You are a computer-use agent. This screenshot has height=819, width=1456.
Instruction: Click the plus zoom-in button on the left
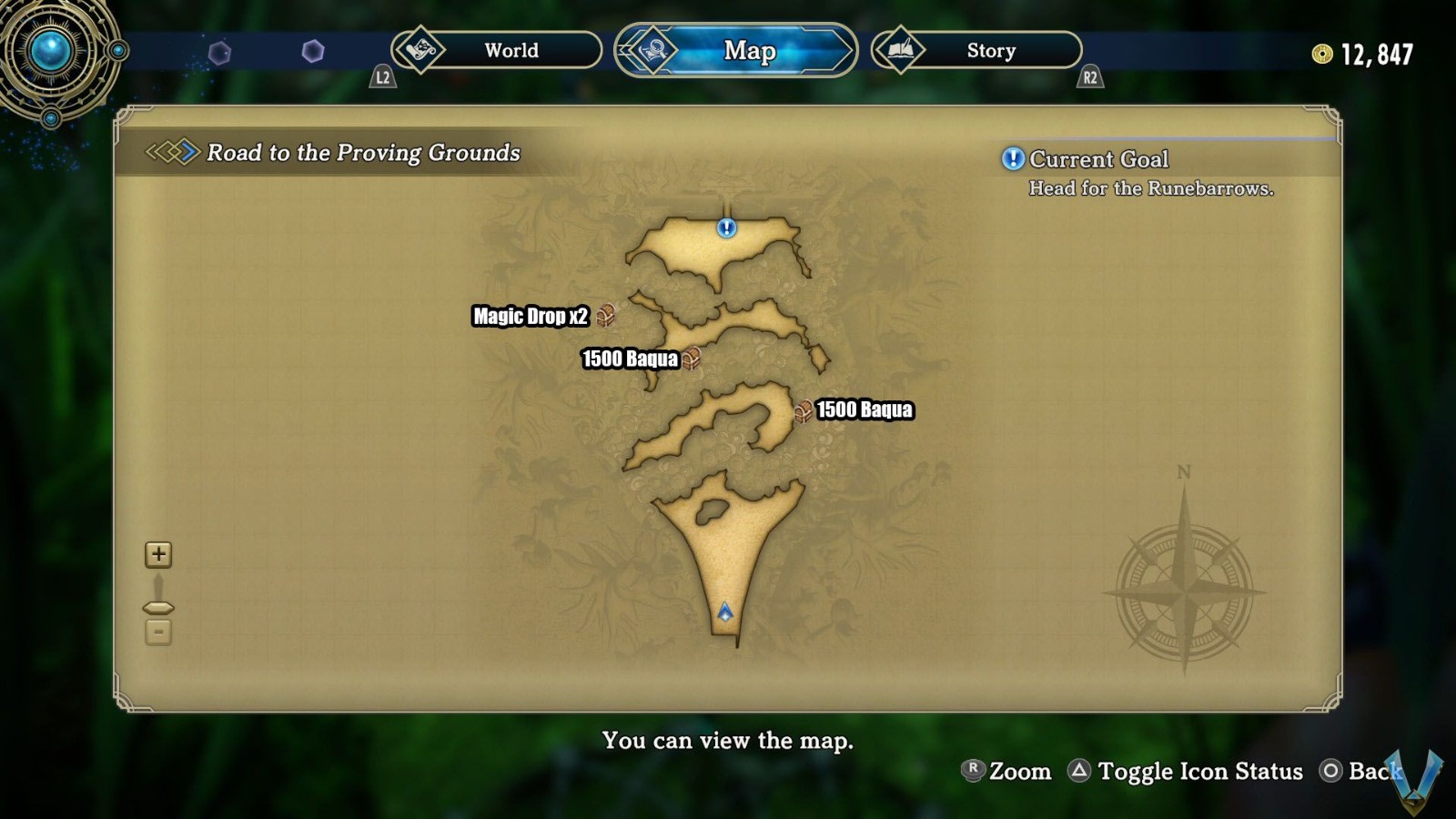click(x=157, y=553)
